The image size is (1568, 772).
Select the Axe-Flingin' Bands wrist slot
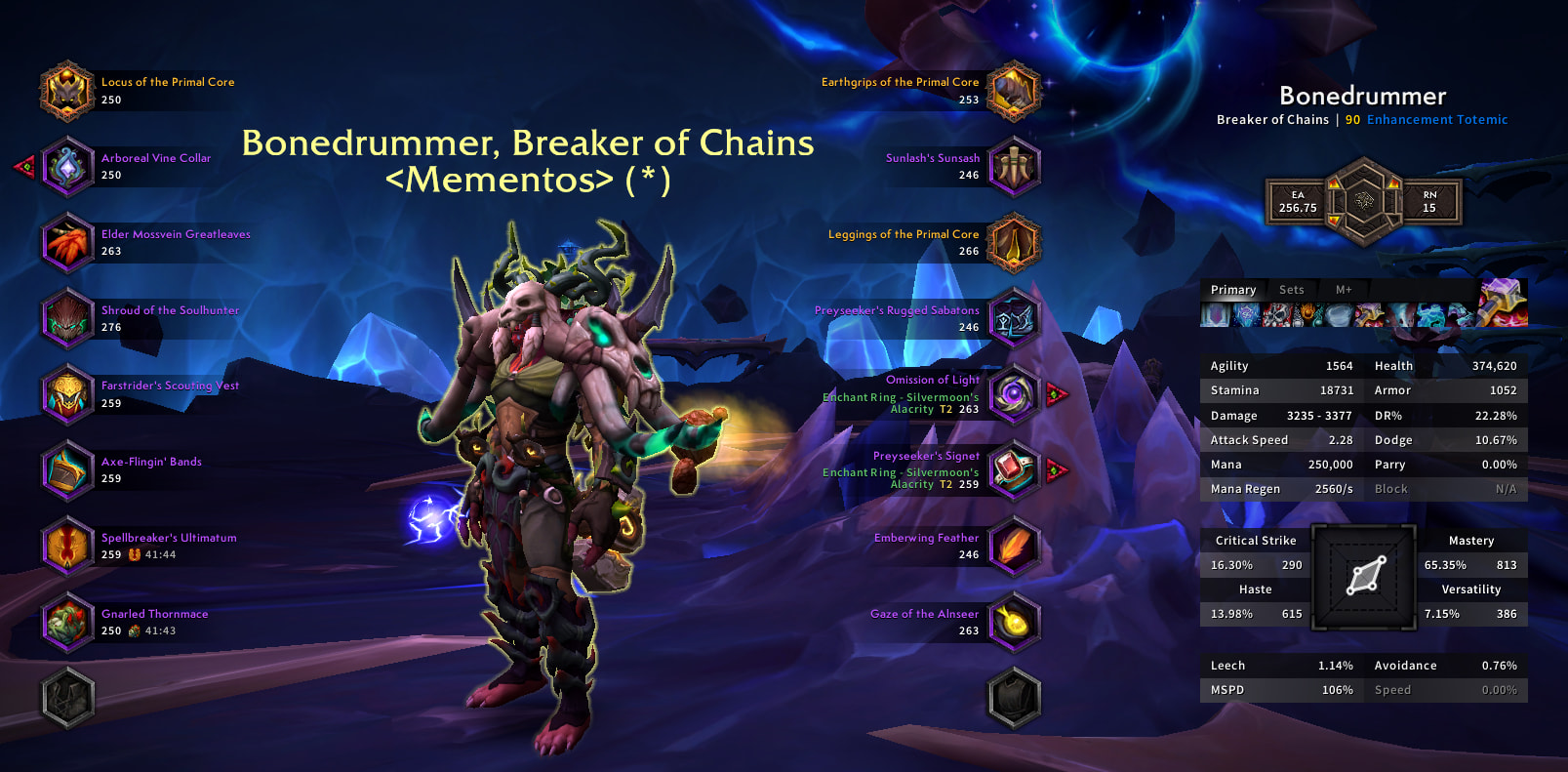66,470
